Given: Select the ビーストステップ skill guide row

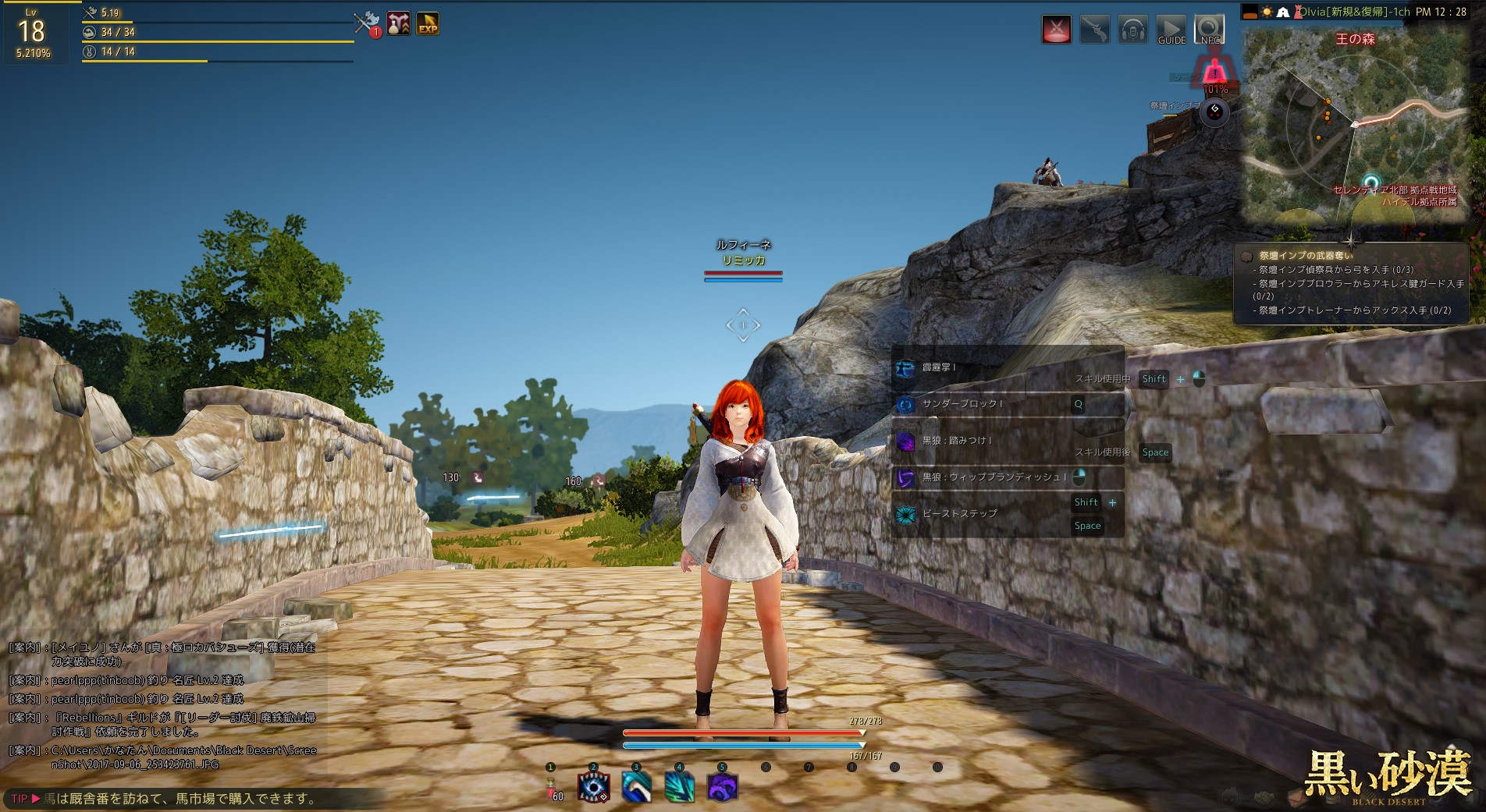Looking at the screenshot, I should [1007, 513].
